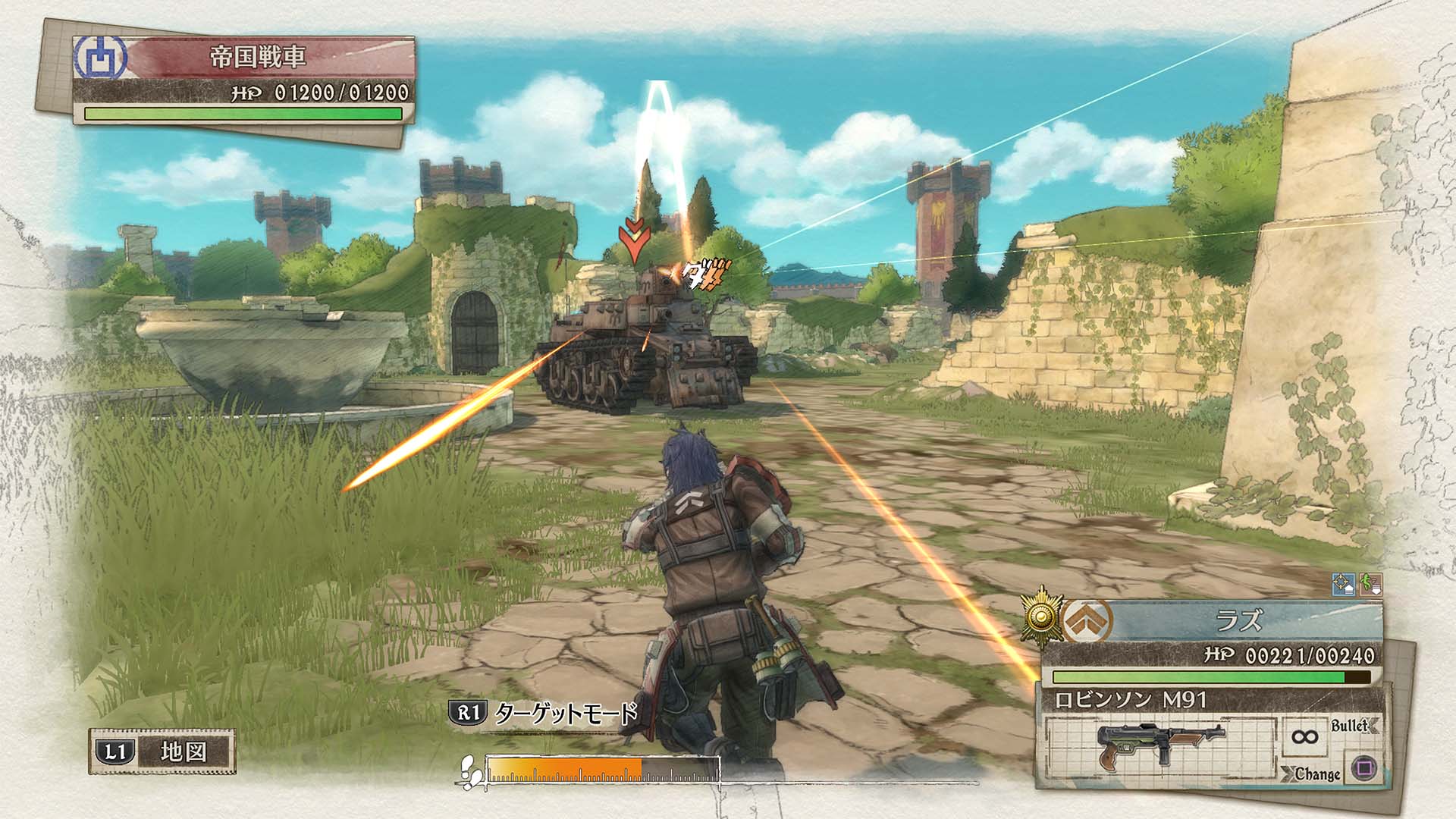Select the green-figure status debuff icon
The image size is (1456, 819).
1371,585
